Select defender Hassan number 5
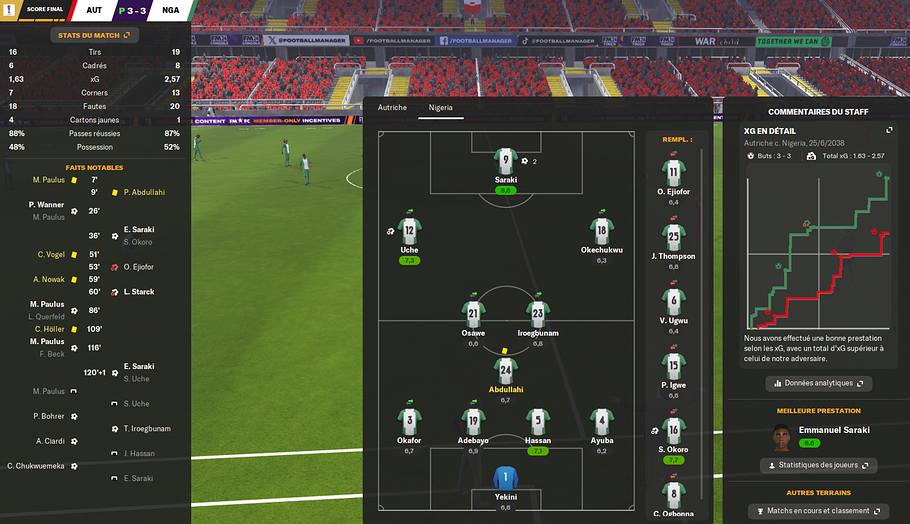 pos(538,420)
